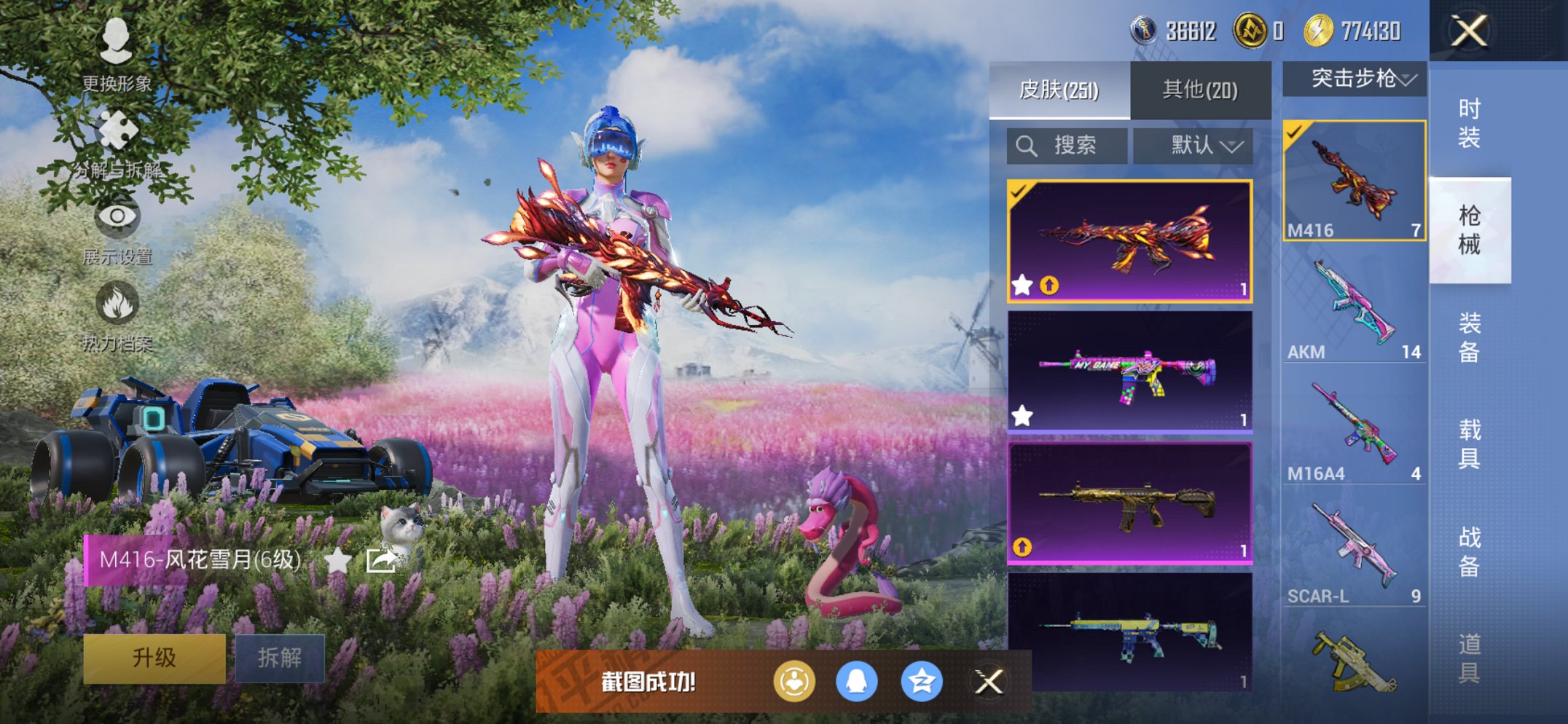Switch to the 时装 outfits tab
The width and height of the screenshot is (1568, 724).
pos(1469,124)
